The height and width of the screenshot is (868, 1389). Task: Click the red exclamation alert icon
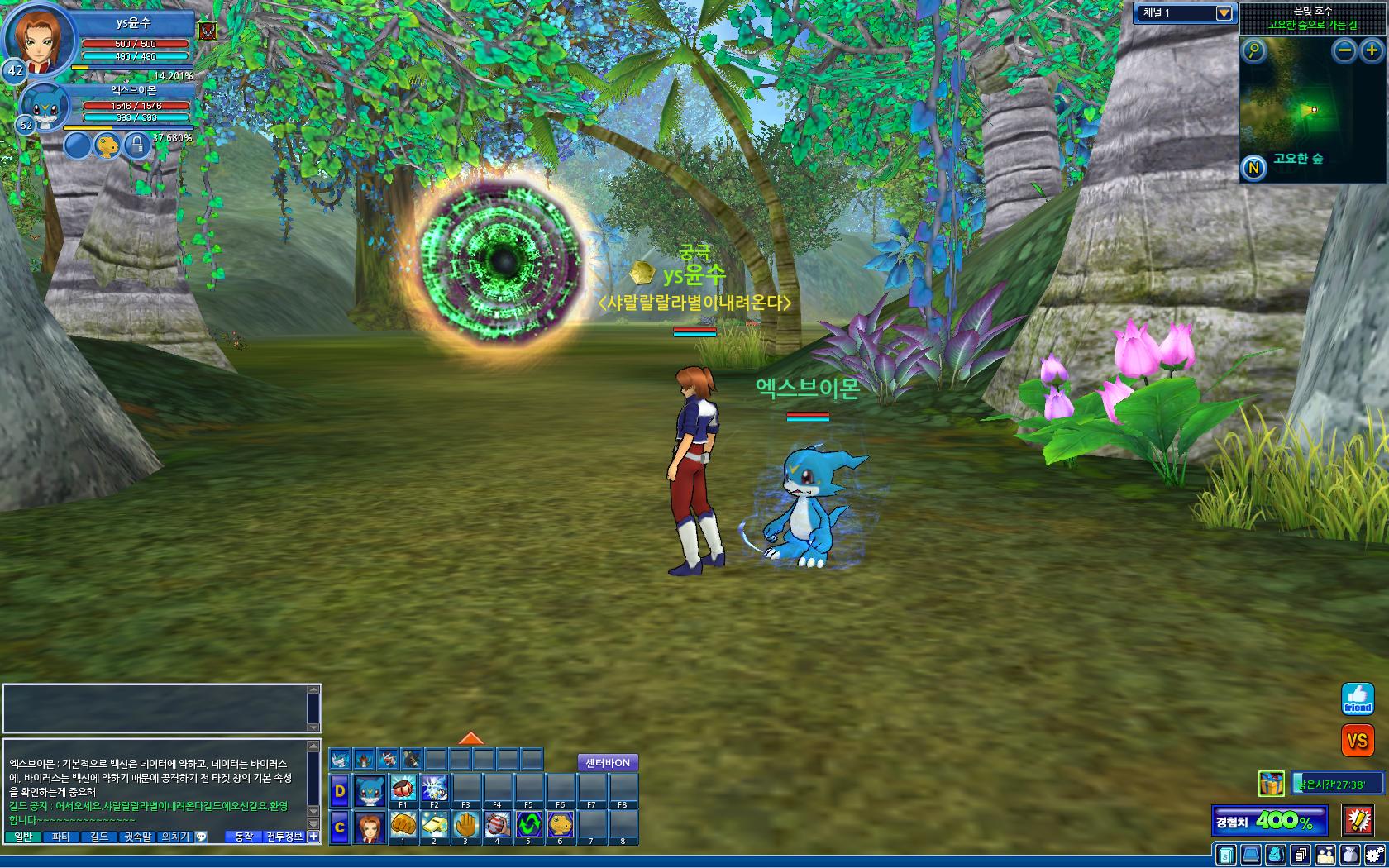point(1358,820)
